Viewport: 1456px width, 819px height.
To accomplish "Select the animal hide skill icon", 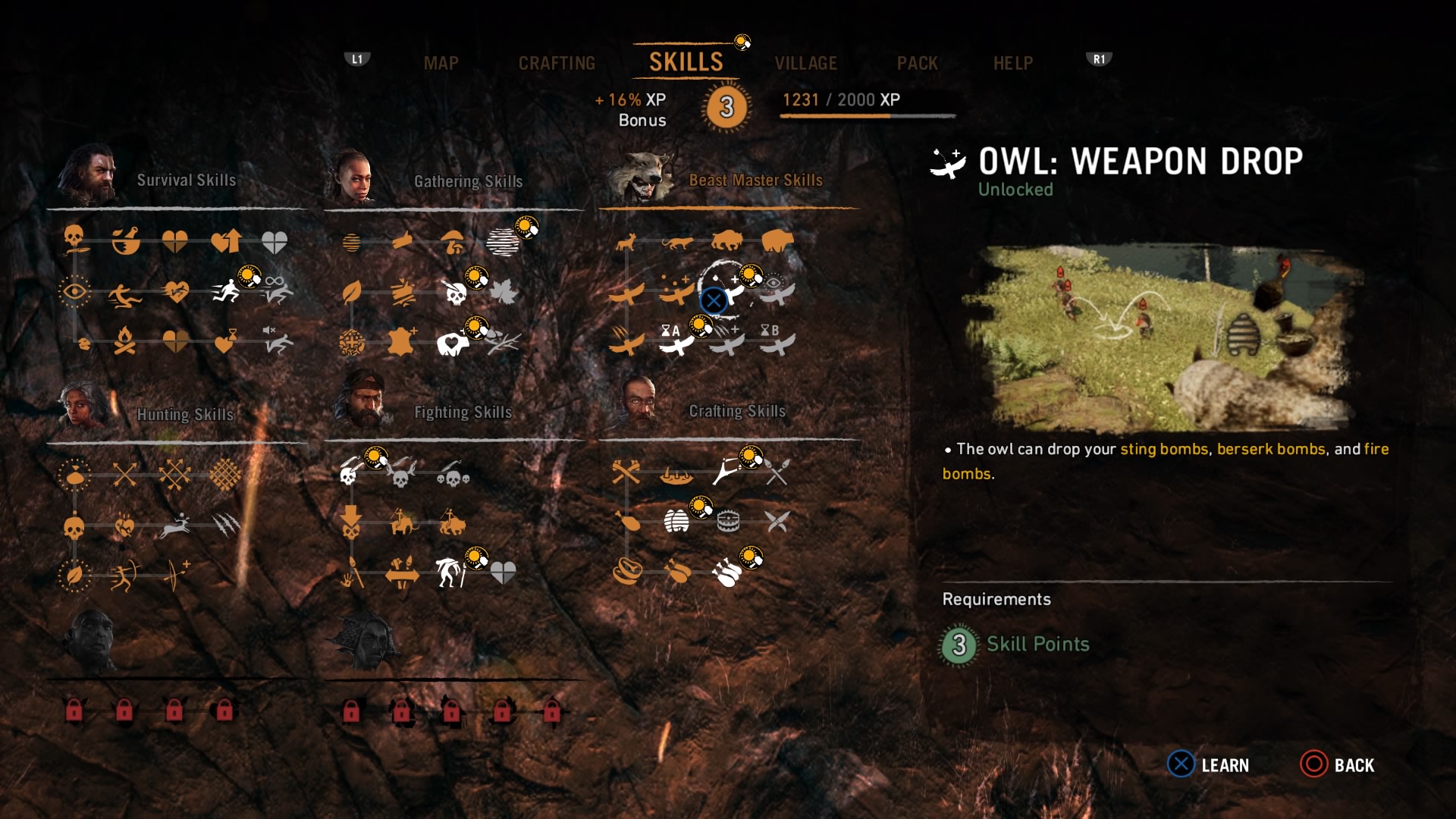I will (401, 343).
